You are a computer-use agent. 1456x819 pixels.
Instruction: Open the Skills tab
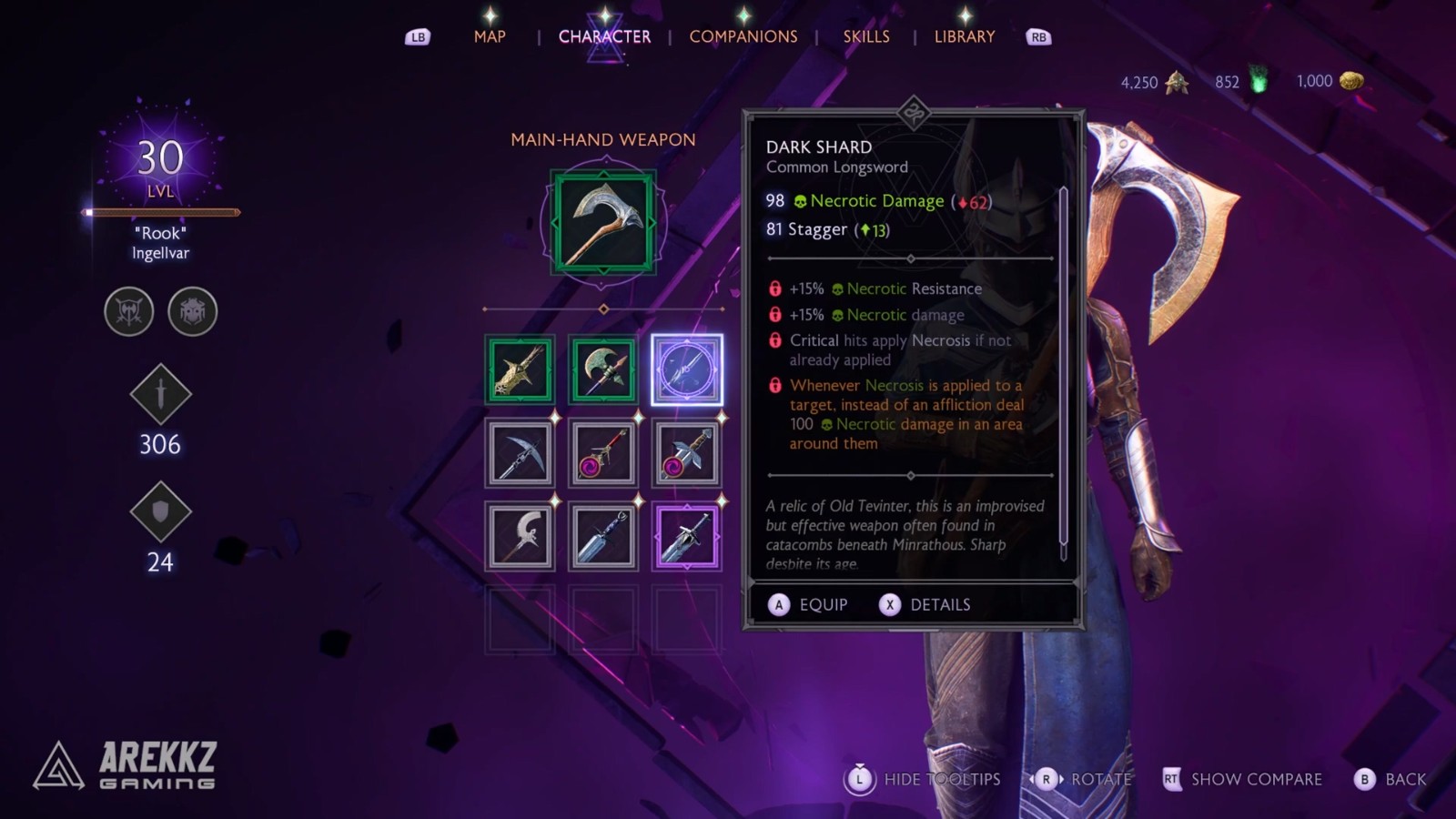click(865, 36)
